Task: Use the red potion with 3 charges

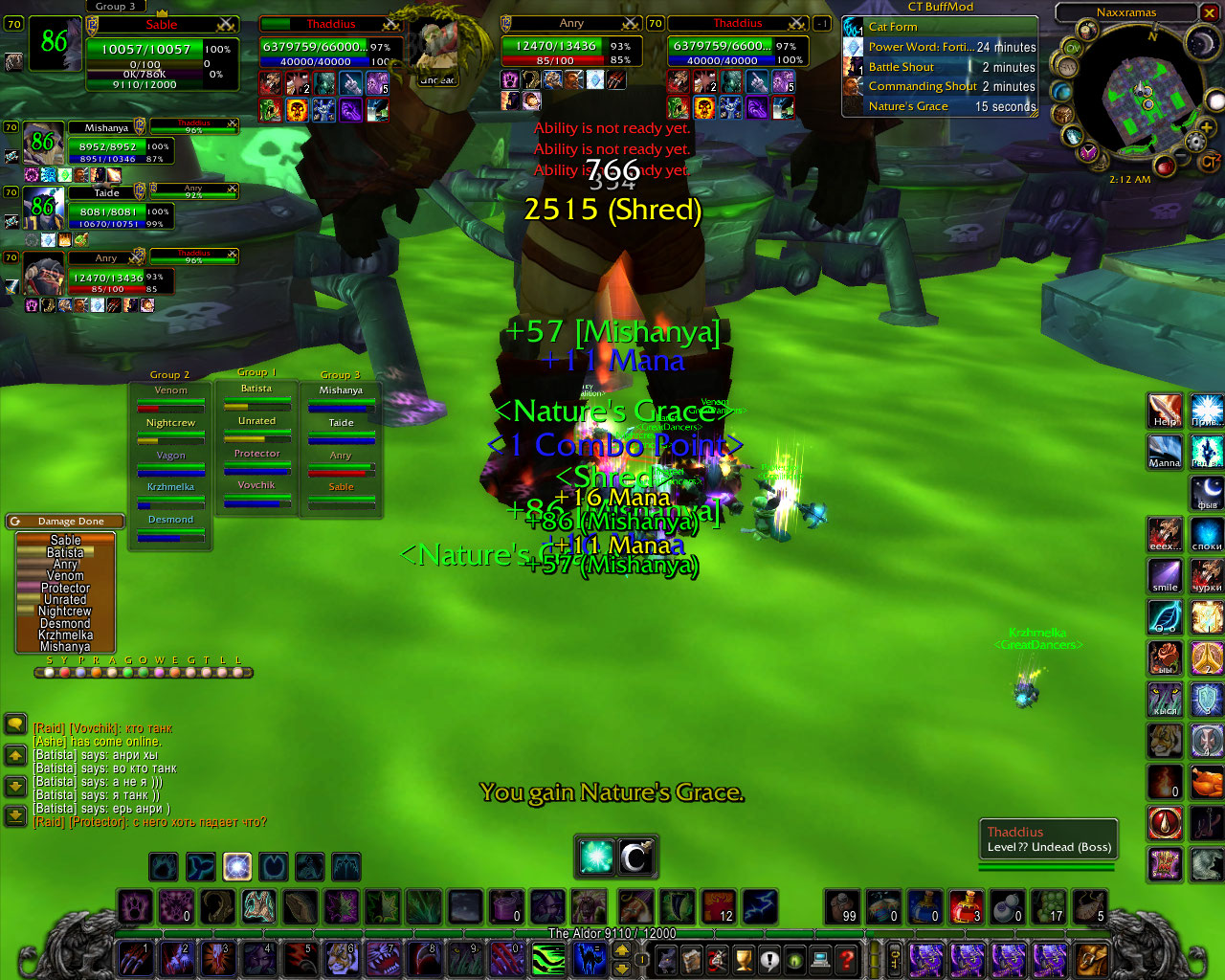Action: click(x=966, y=906)
